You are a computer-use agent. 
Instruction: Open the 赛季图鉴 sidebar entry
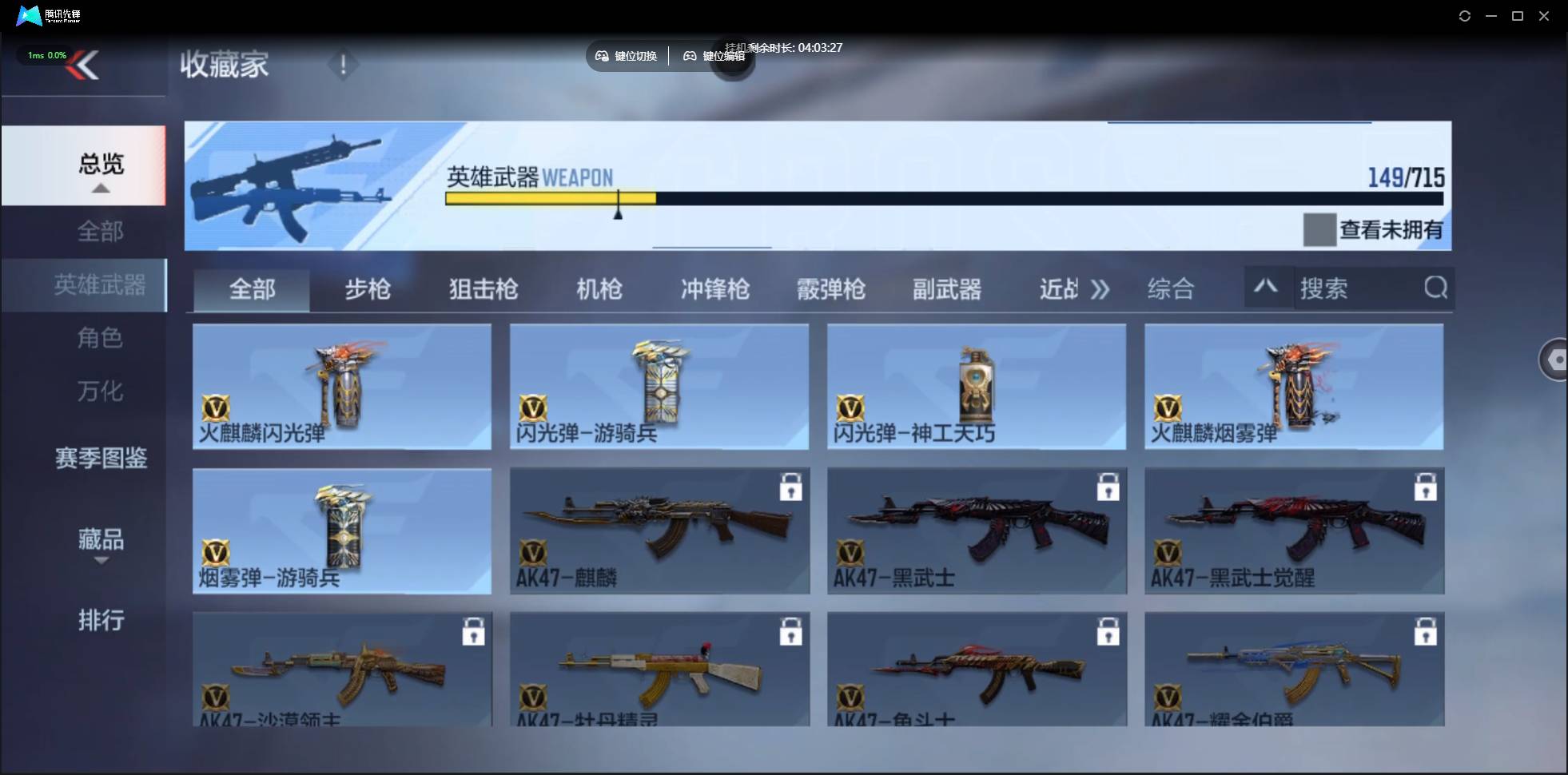100,459
